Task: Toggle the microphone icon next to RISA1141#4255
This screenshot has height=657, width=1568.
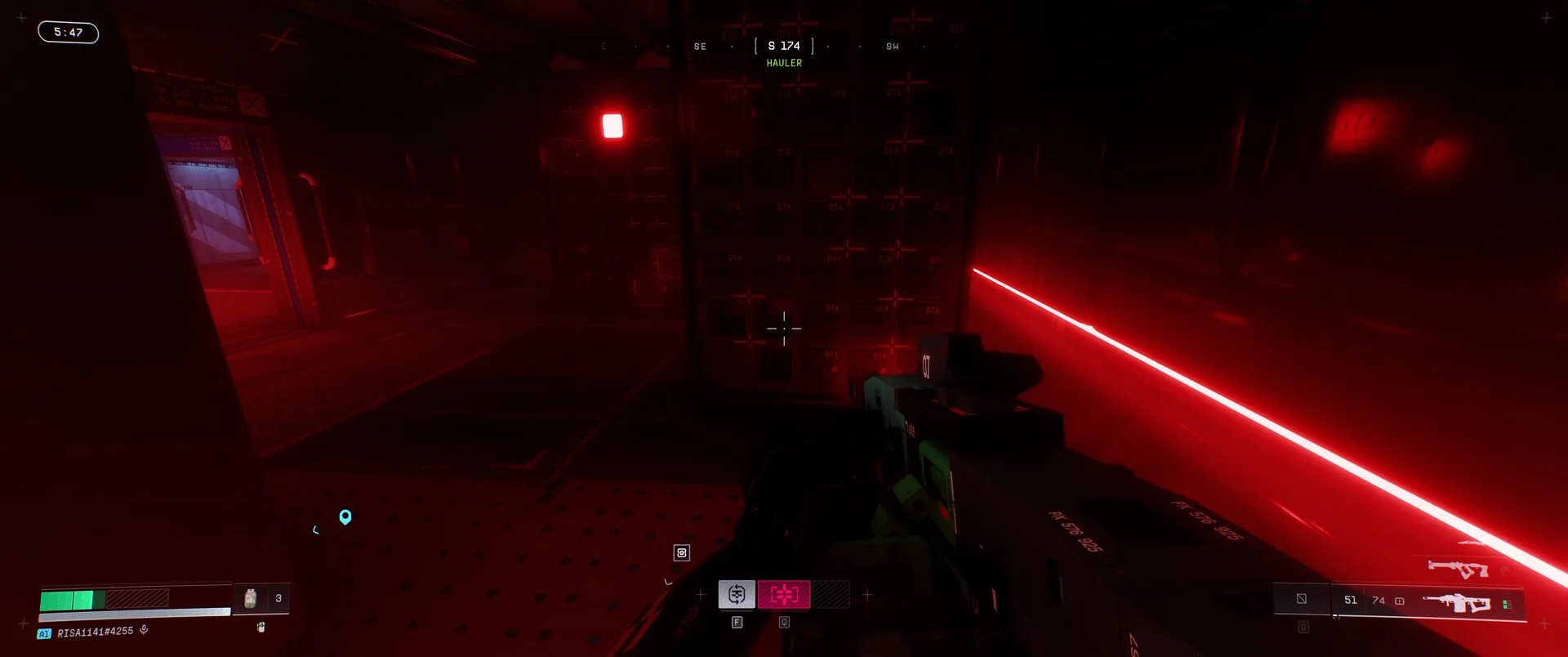Action: (144, 630)
